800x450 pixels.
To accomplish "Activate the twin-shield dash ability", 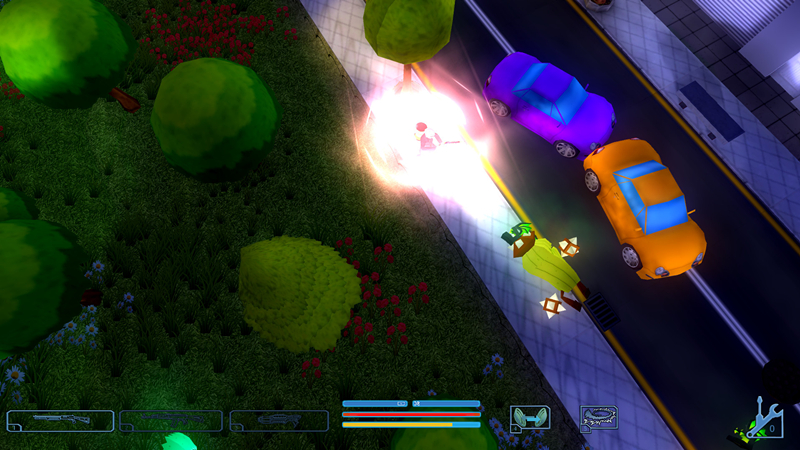I will coord(529,417).
